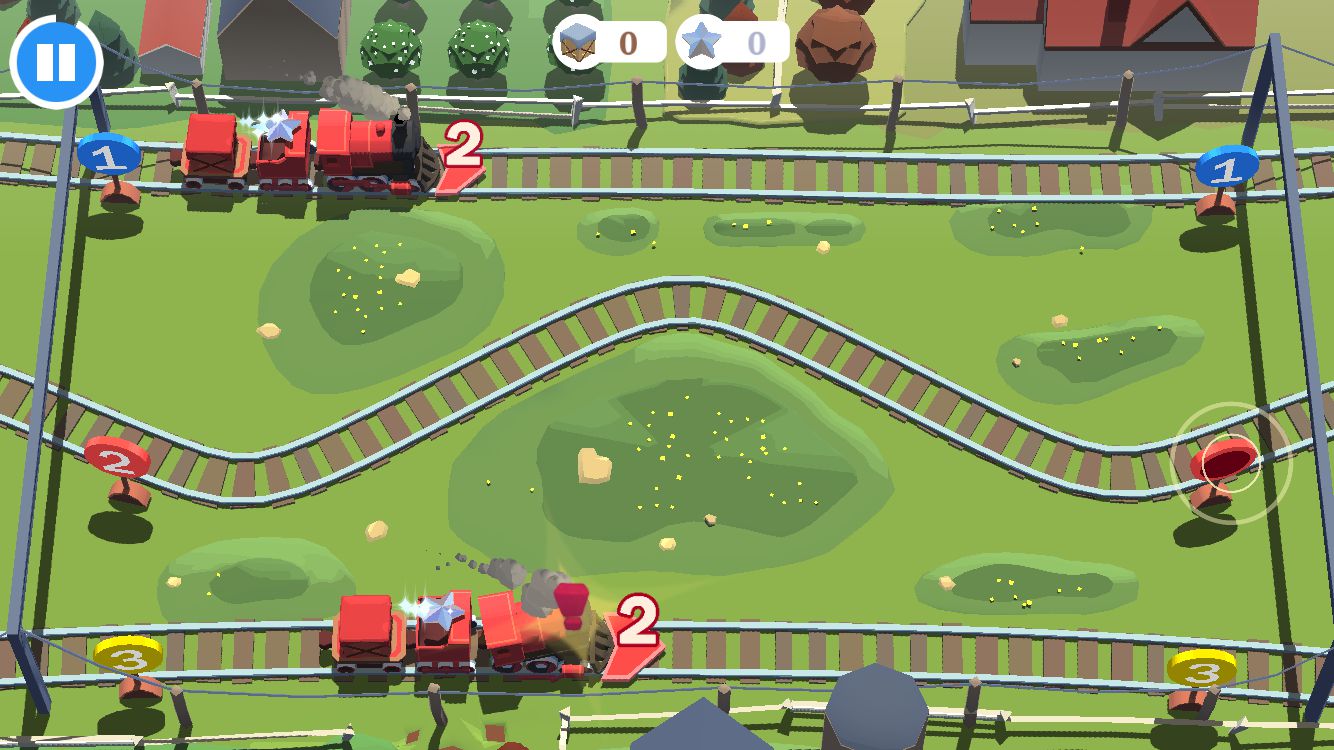Select the red locomotive on the top track
Viewport: 1334px width, 750px height.
click(x=370, y=150)
